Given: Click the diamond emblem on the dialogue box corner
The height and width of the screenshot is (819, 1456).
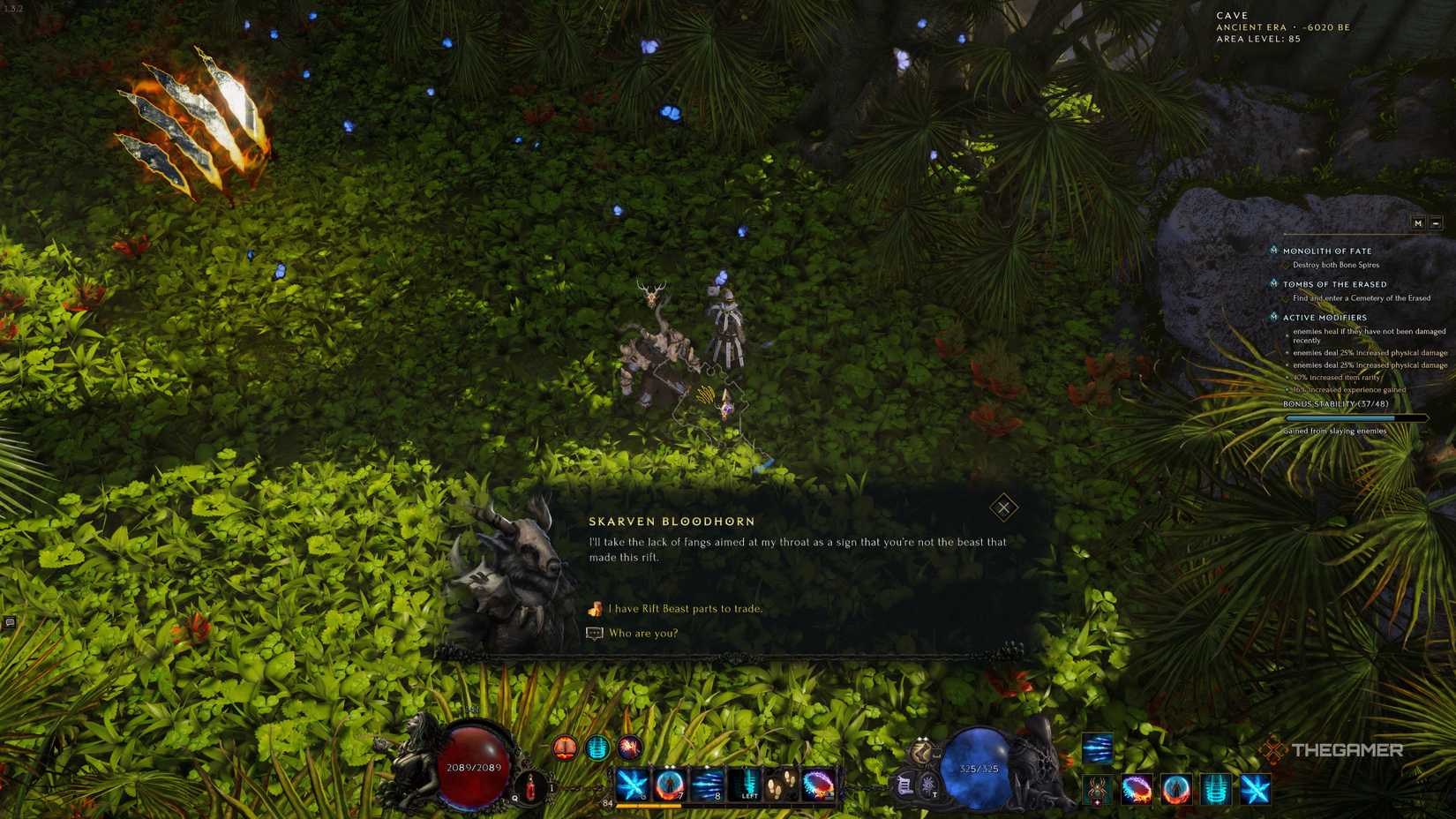Looking at the screenshot, I should (x=1003, y=507).
